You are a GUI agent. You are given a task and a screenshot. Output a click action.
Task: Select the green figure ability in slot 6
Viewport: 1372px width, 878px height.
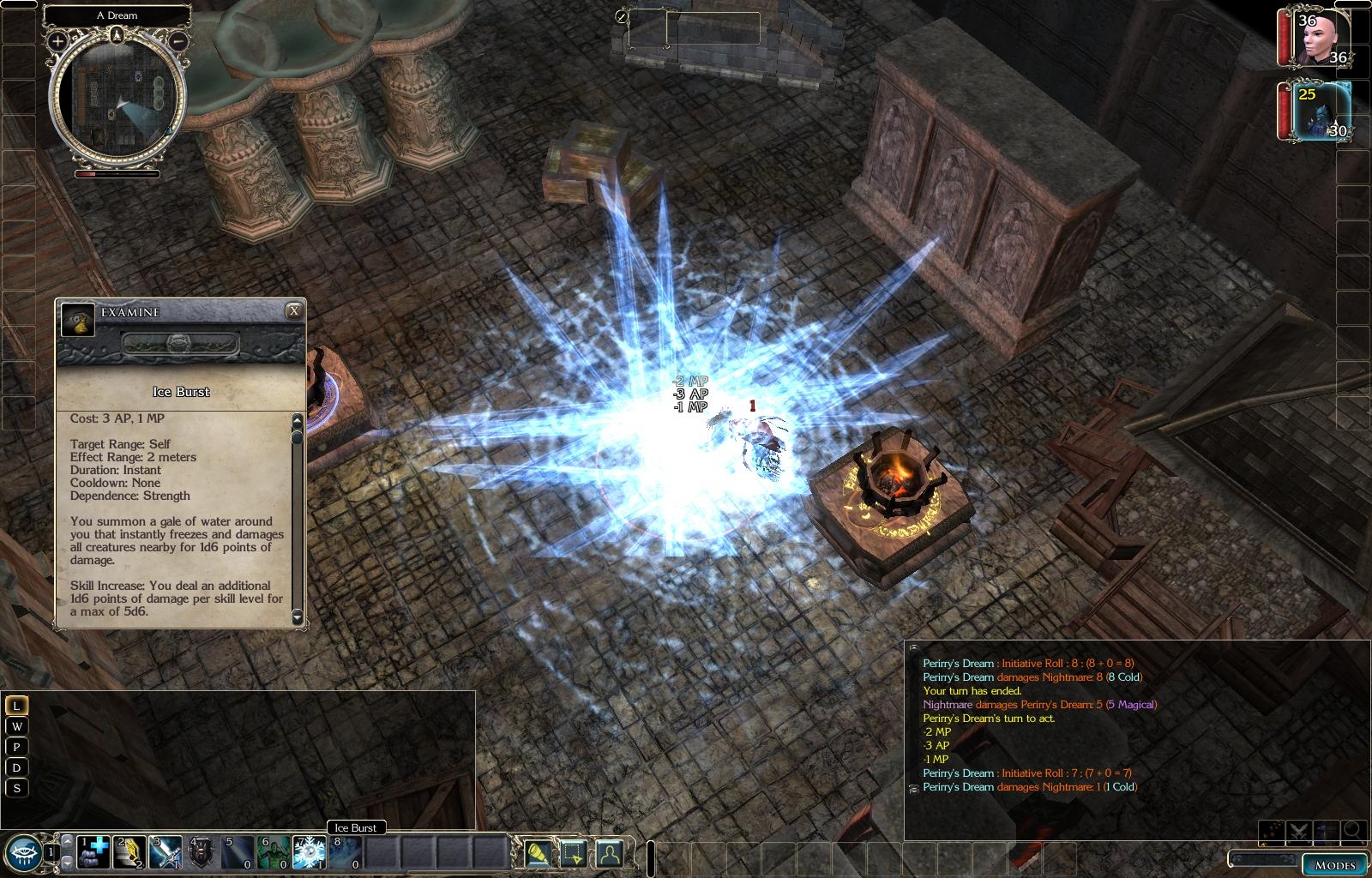point(274,852)
